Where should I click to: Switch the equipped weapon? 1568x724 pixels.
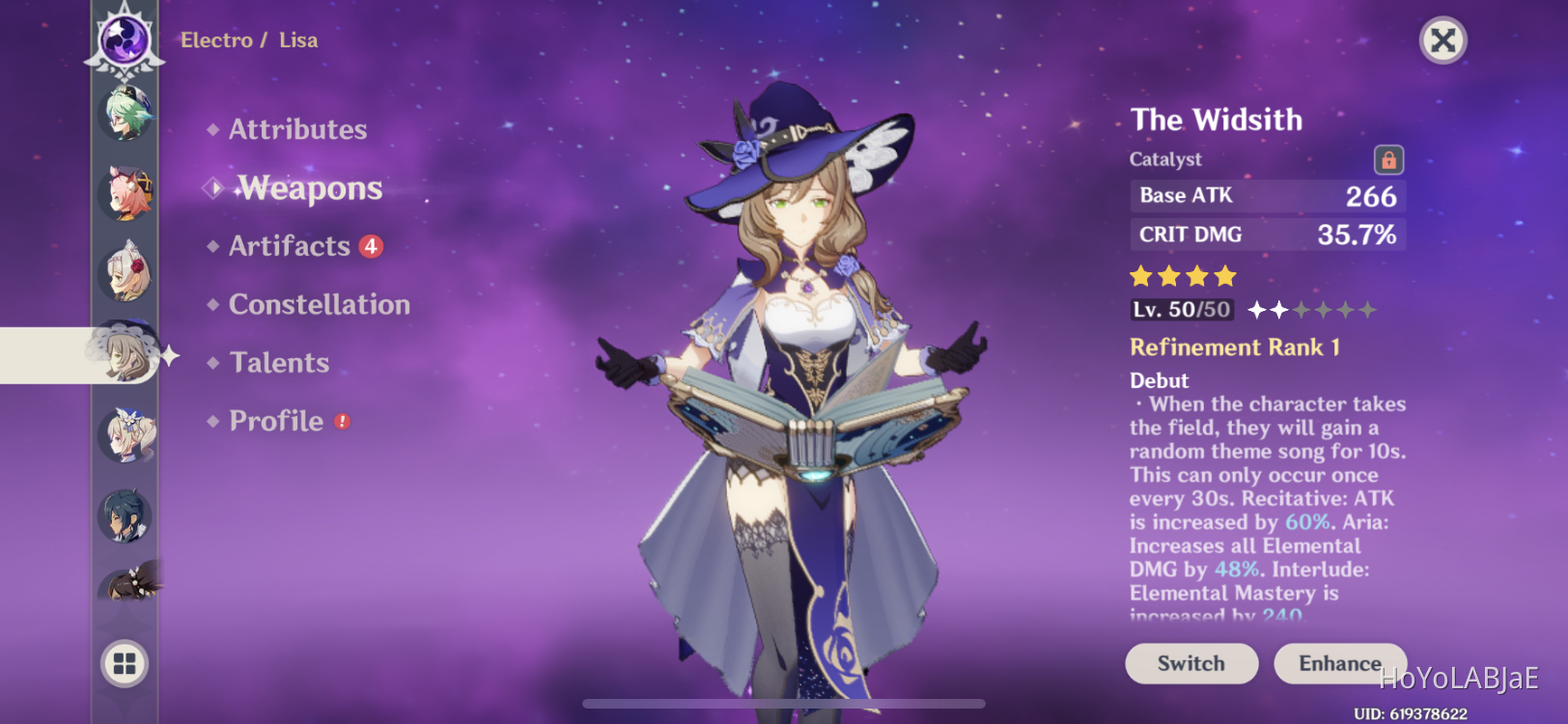tap(1190, 663)
